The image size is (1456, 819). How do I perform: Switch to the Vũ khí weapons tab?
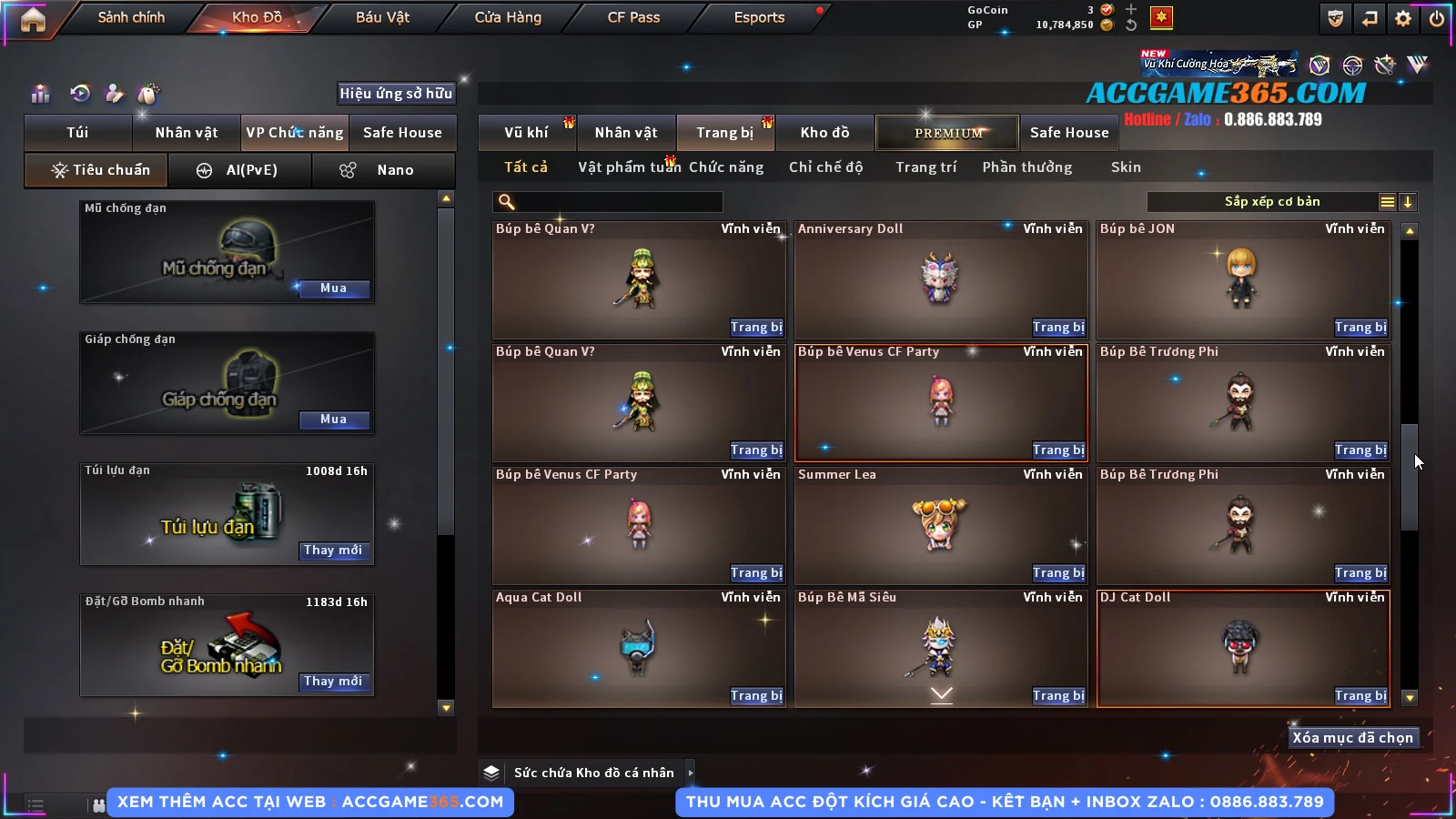coord(526,133)
